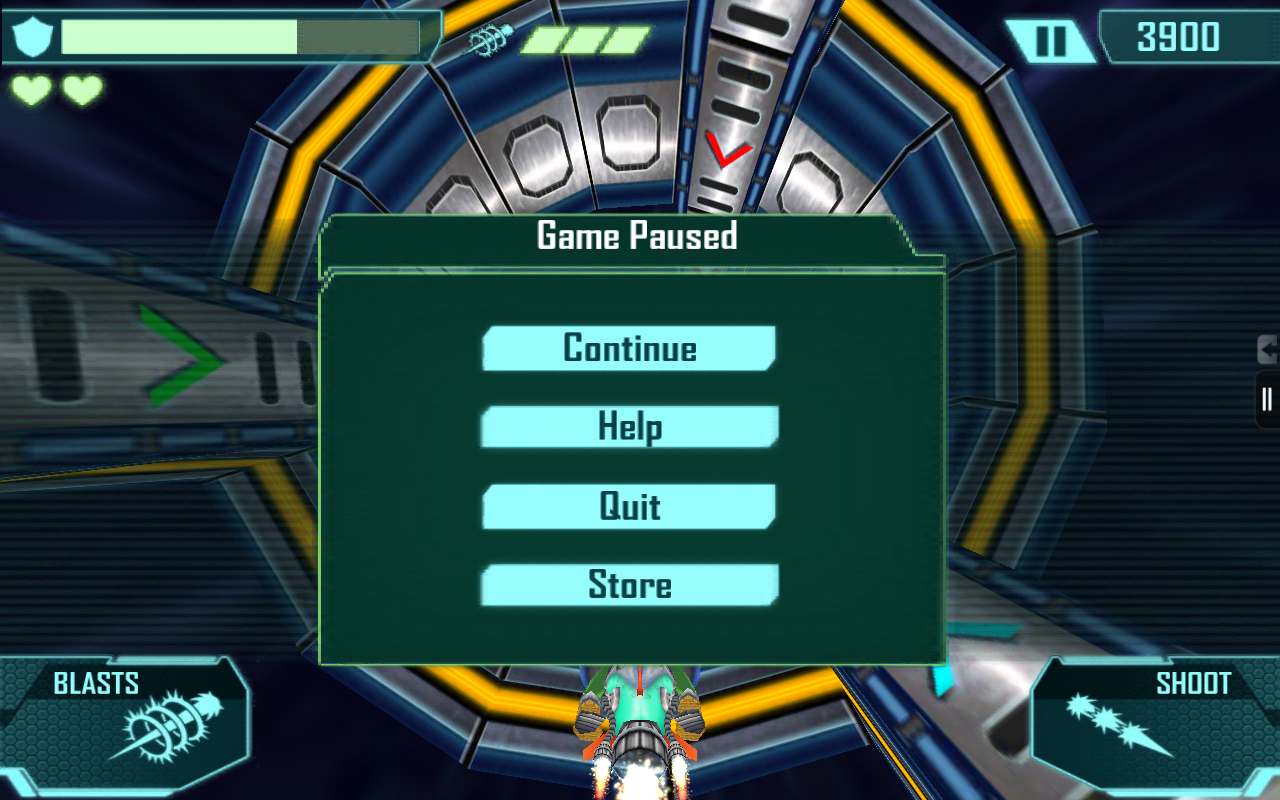This screenshot has width=1280, height=800.
Task: Choose Continue to resume the game
Action: 629,348
